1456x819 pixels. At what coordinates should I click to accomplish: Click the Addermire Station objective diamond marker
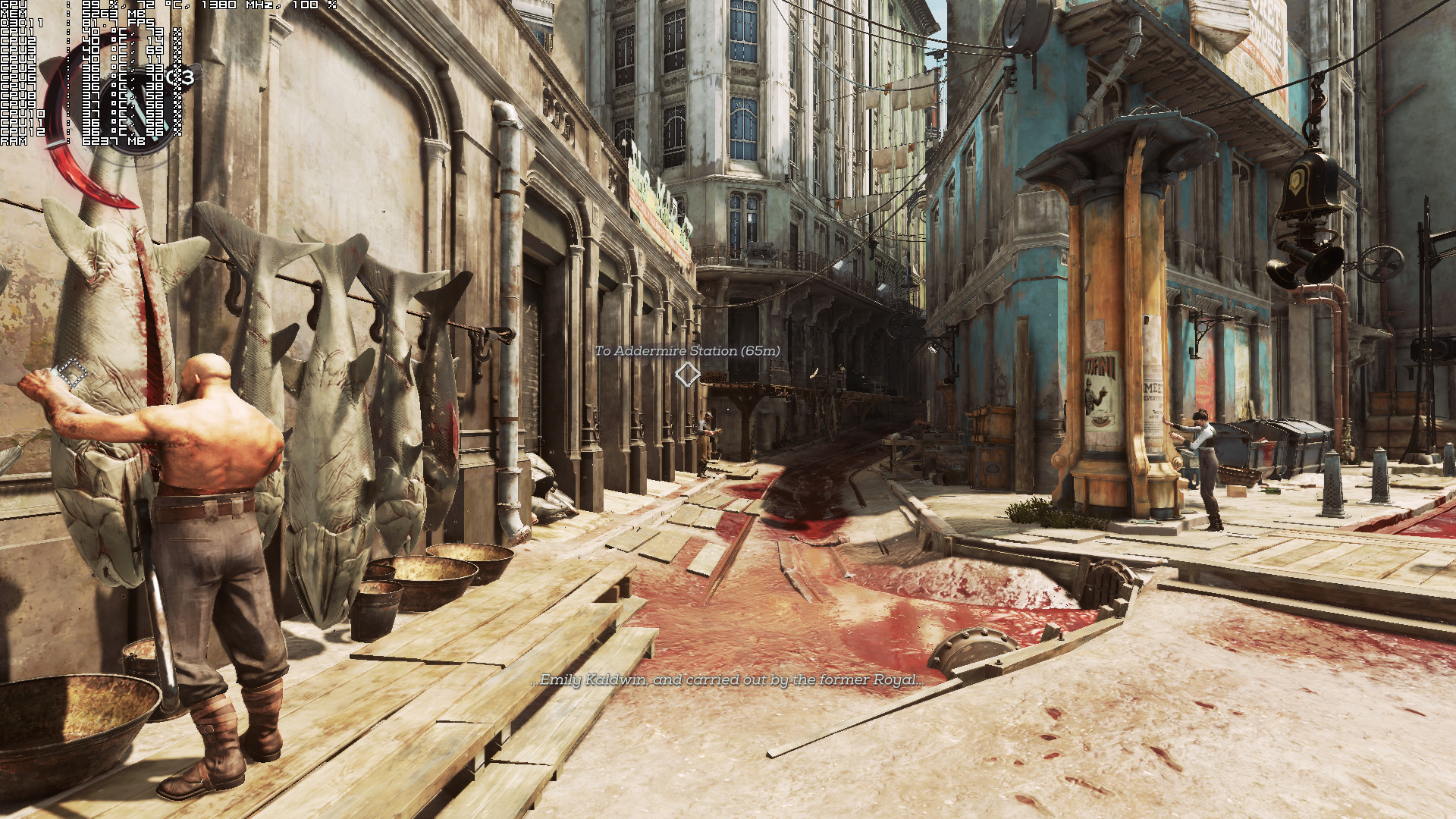coord(687,374)
